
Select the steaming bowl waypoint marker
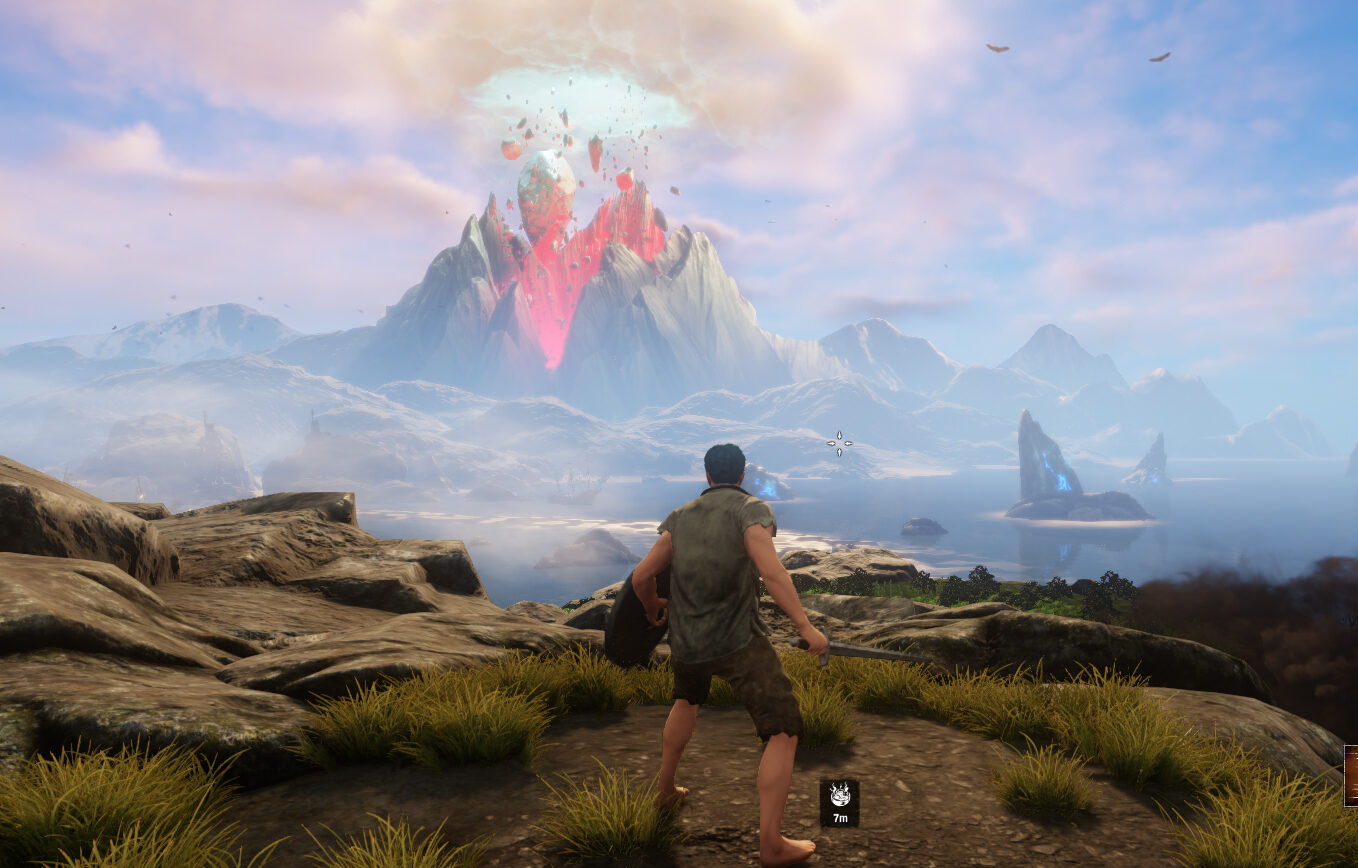(839, 797)
